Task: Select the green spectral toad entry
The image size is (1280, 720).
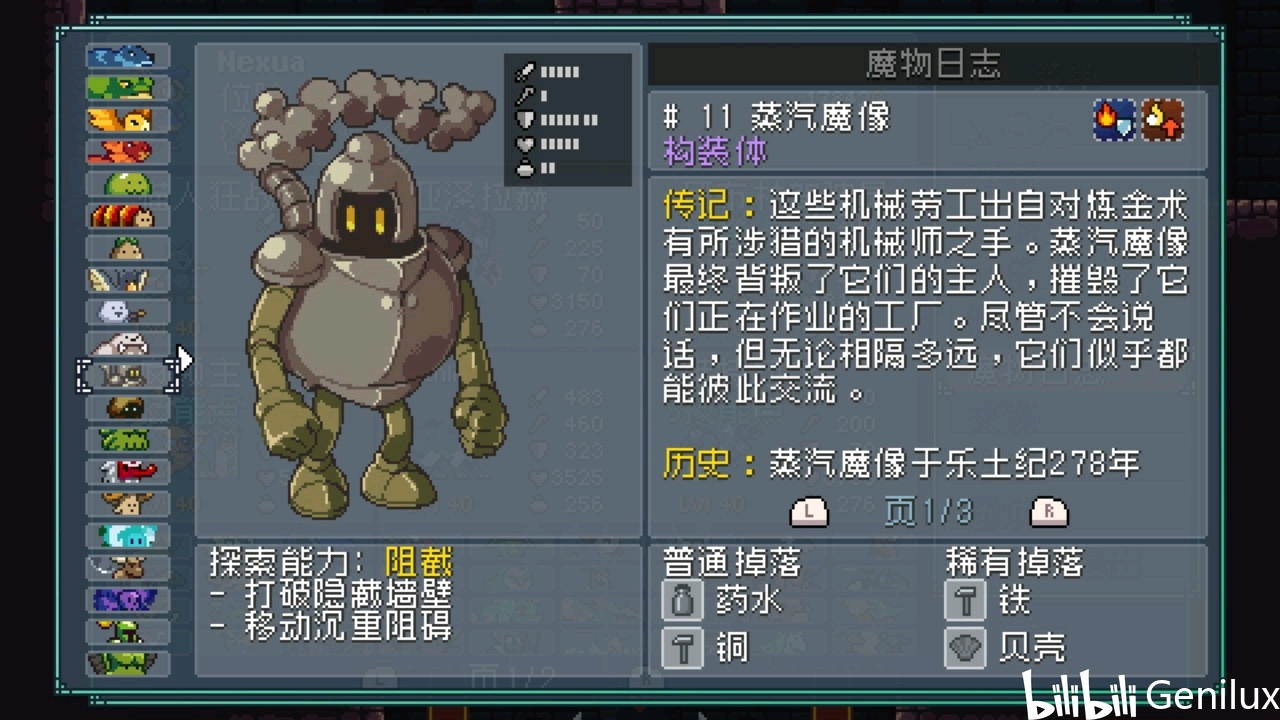Action: point(127,88)
